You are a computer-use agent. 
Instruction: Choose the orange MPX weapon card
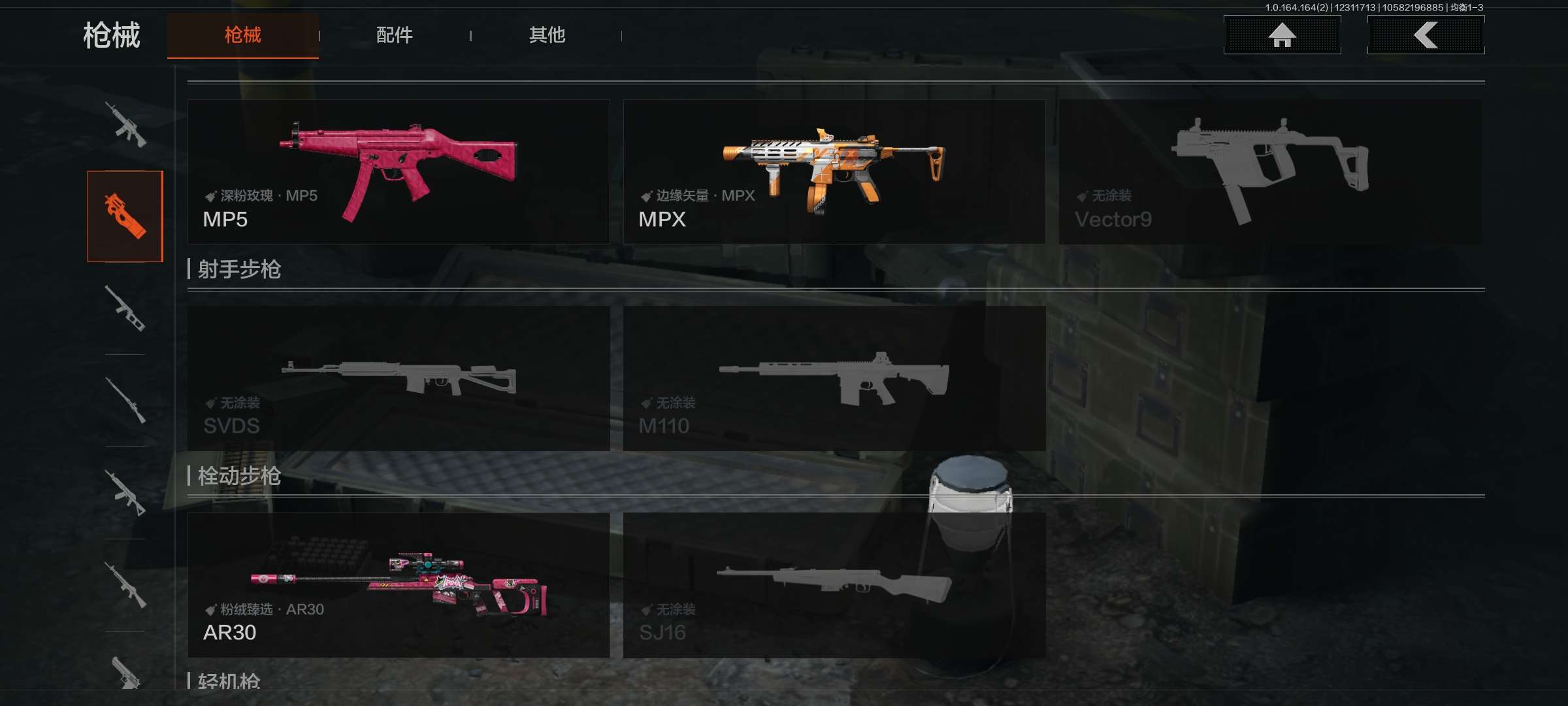coord(834,172)
